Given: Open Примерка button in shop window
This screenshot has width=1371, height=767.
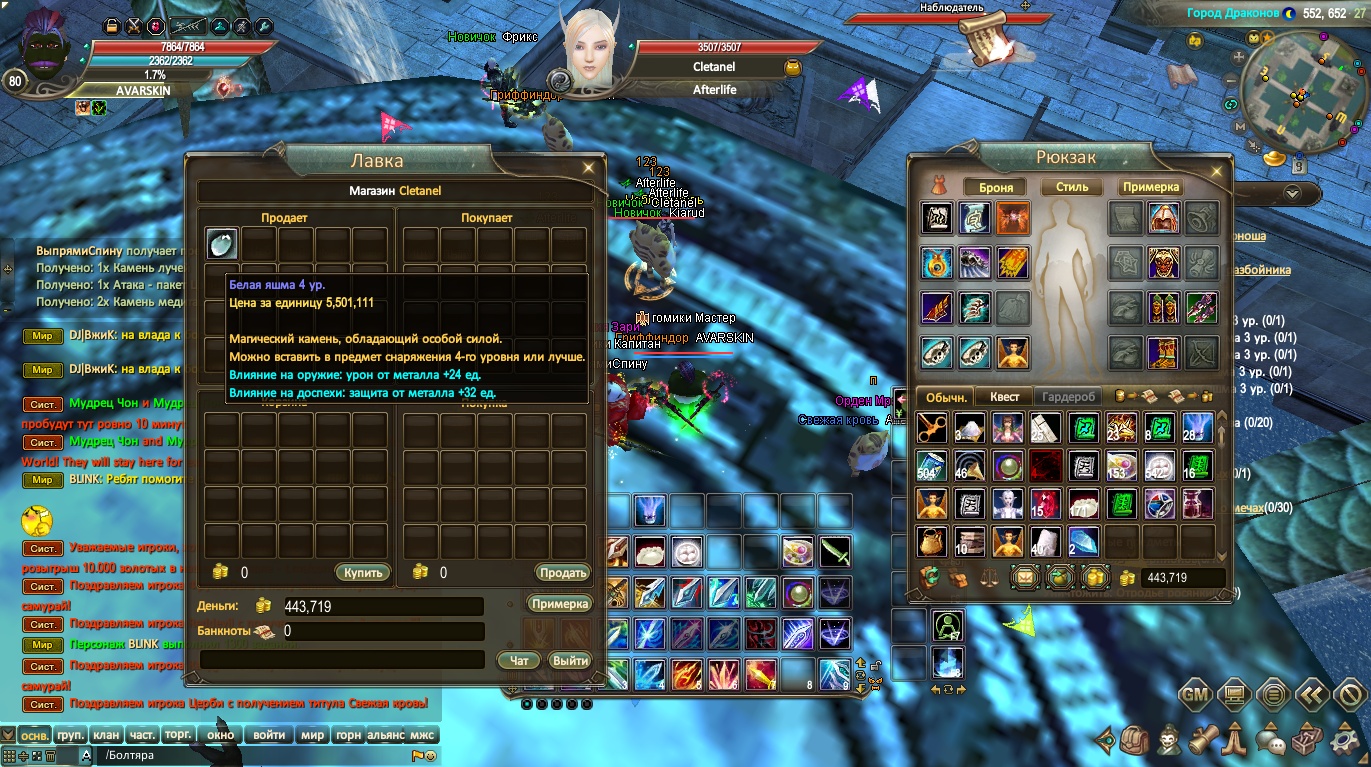Looking at the screenshot, I should [x=560, y=603].
